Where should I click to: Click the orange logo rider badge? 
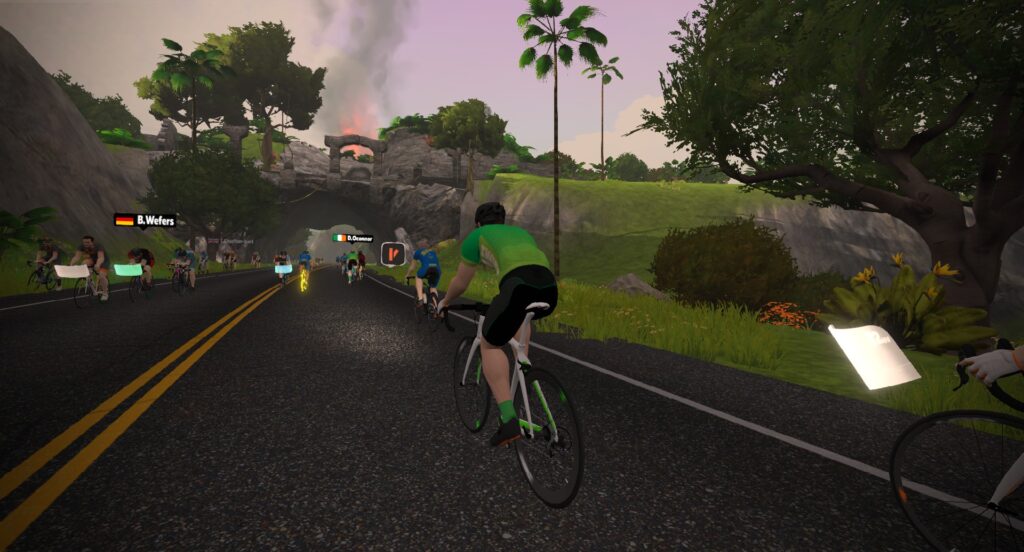click(392, 254)
